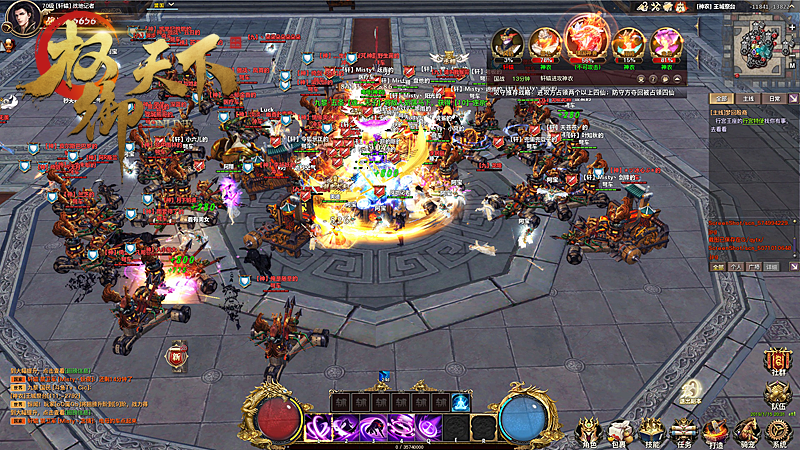Image resolution: width=800 pixels, height=450 pixels.
Task: Open the 社群 community banner icon
Action: [x=779, y=361]
